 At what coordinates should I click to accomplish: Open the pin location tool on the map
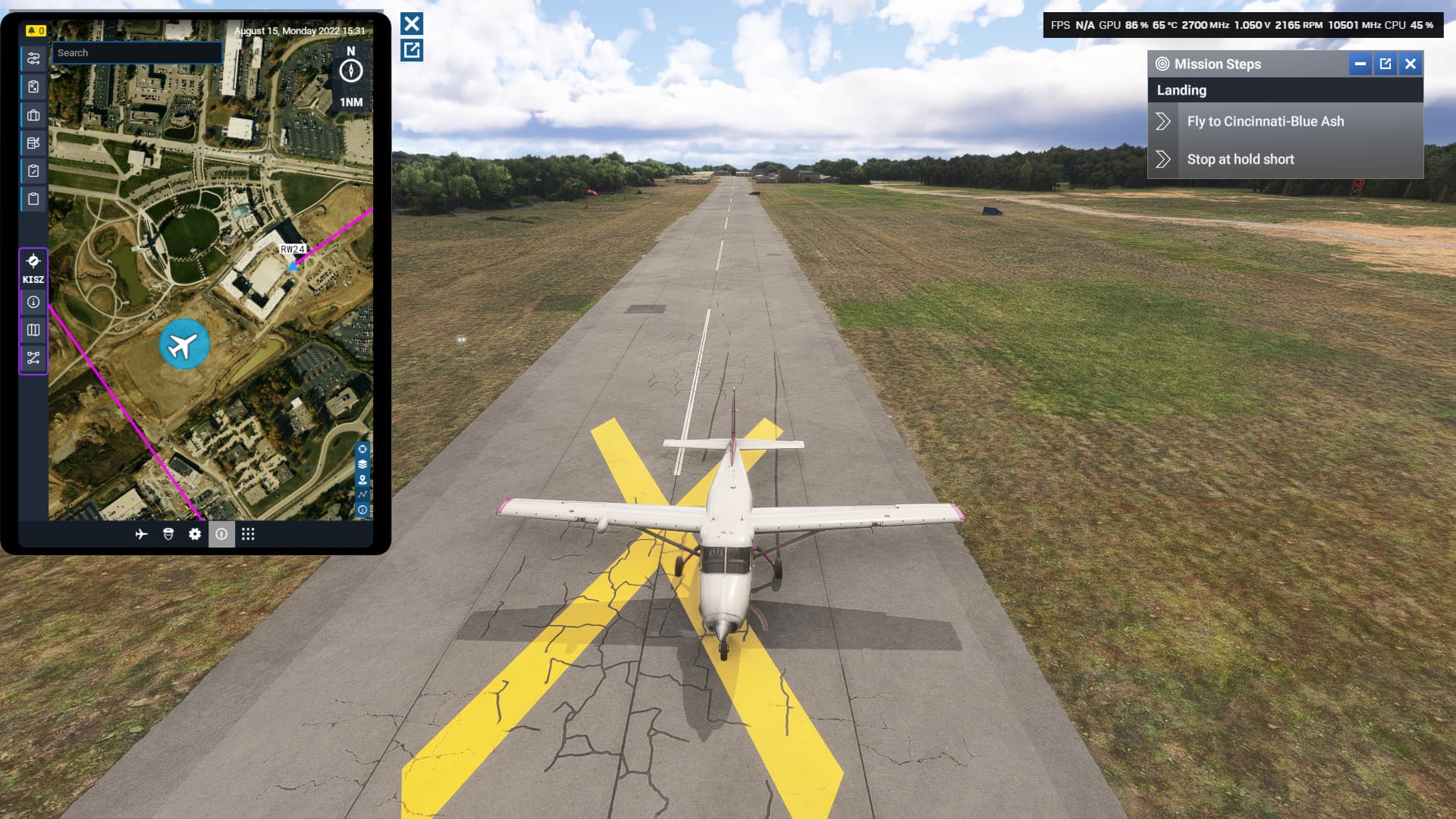[x=362, y=479]
